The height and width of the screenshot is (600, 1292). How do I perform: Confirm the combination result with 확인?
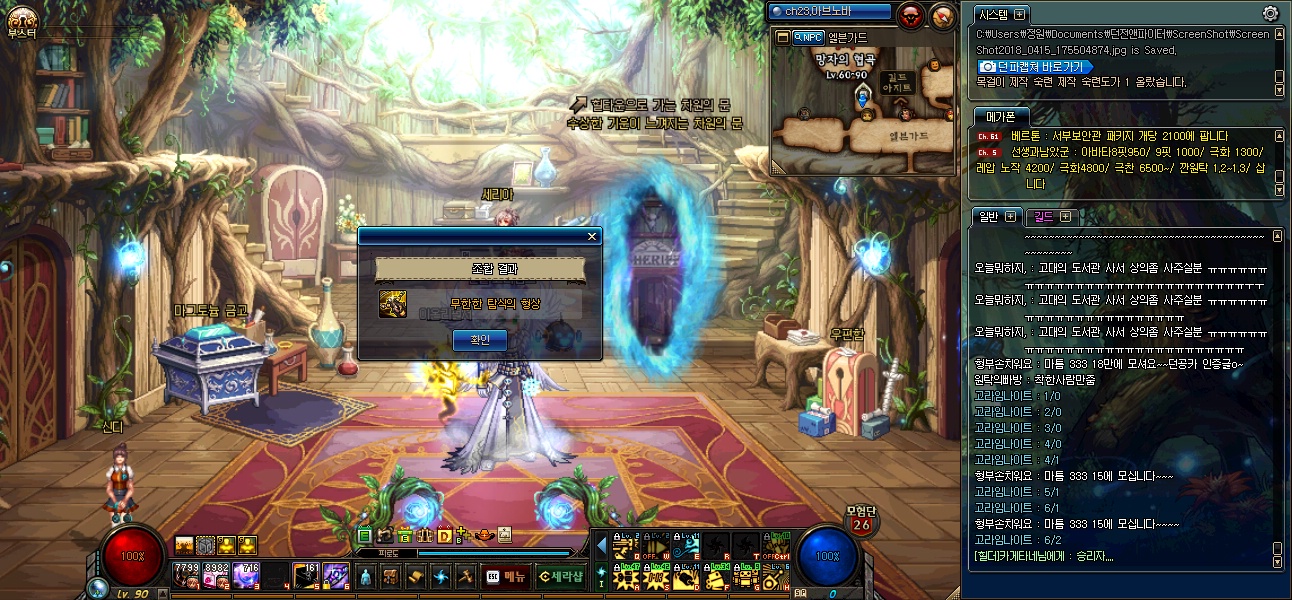(x=480, y=340)
